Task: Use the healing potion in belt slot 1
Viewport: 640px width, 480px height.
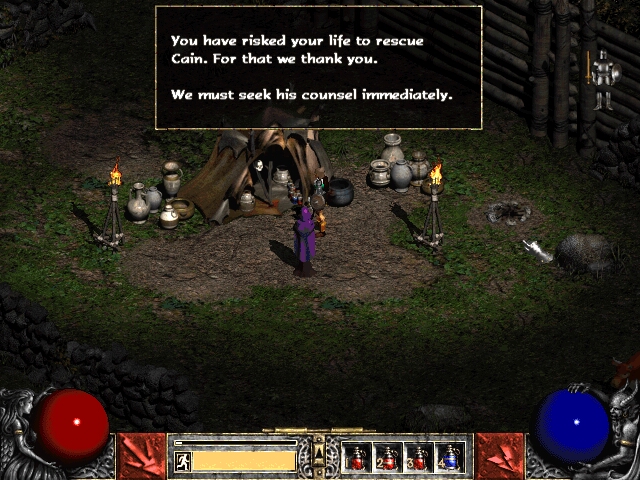Action: (357, 458)
